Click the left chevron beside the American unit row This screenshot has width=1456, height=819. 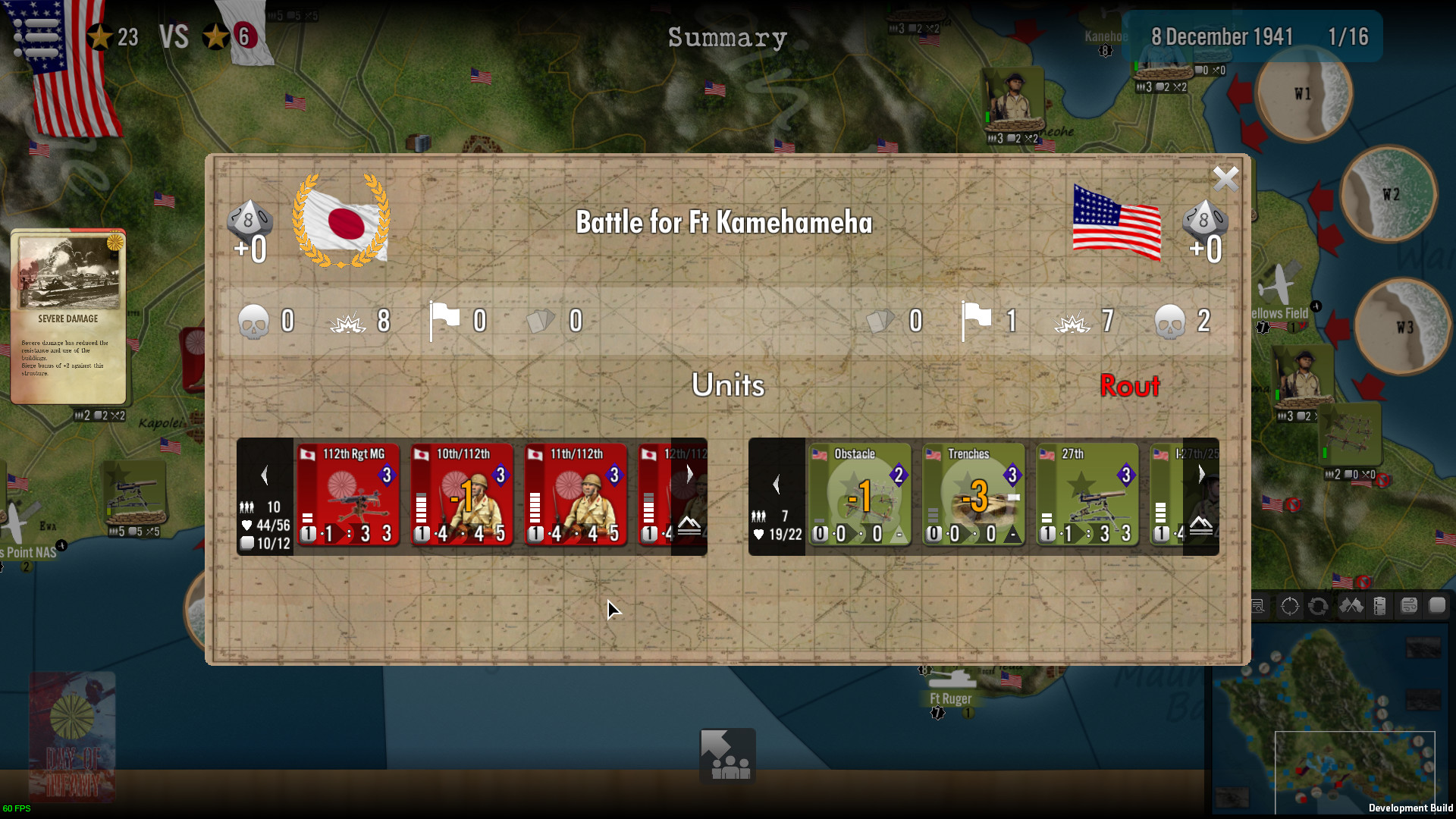777,482
